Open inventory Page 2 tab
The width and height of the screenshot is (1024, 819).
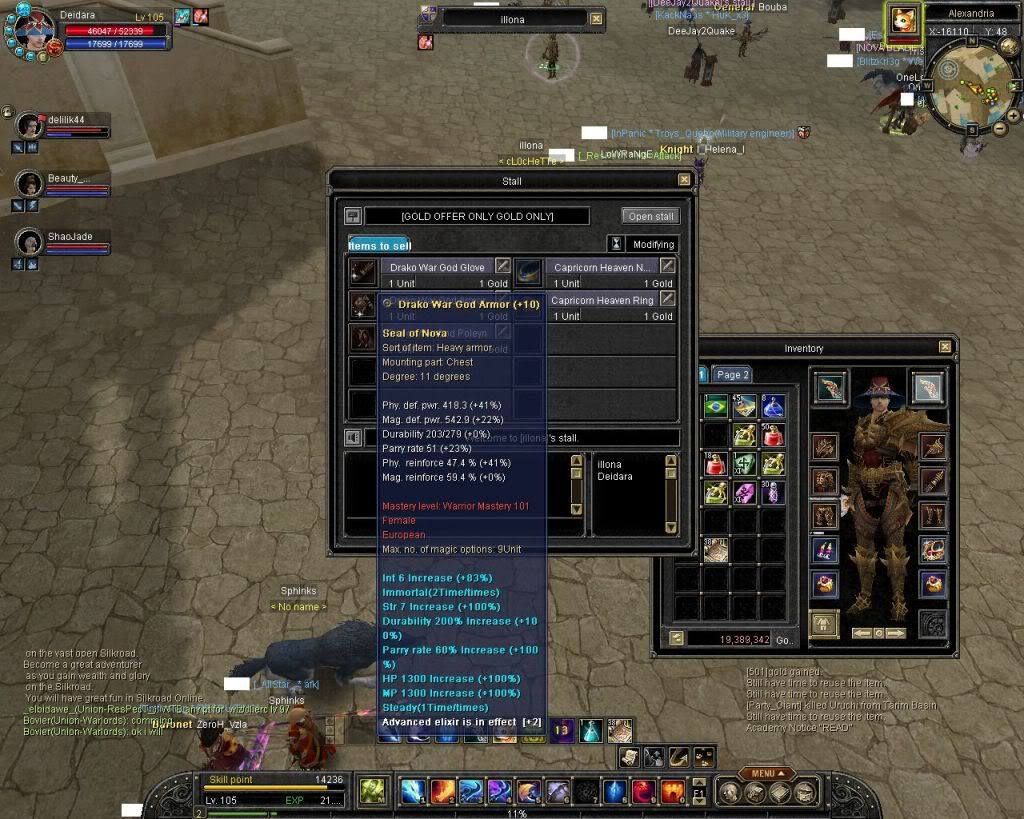point(733,374)
